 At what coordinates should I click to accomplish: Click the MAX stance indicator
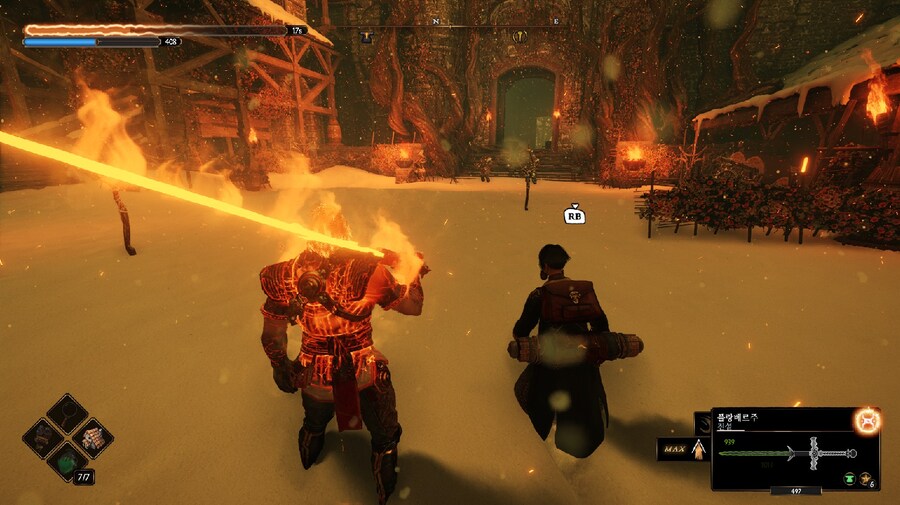point(677,450)
